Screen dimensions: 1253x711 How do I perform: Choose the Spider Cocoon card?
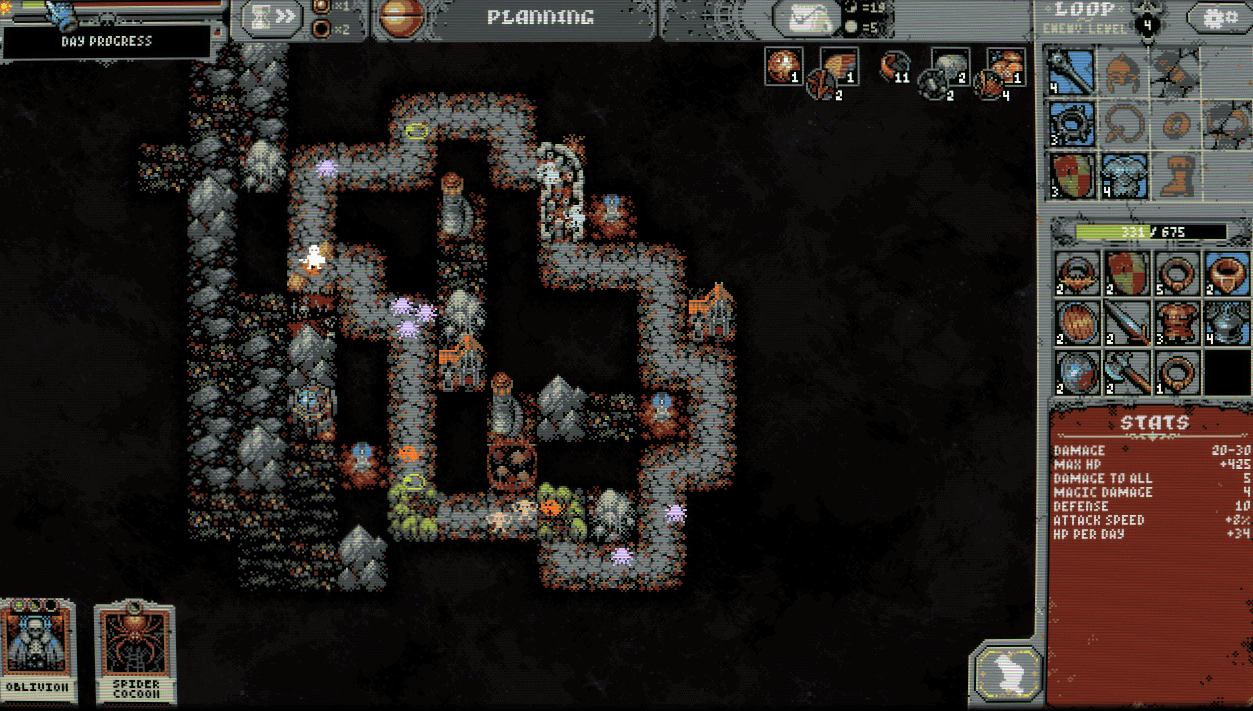[x=135, y=651]
